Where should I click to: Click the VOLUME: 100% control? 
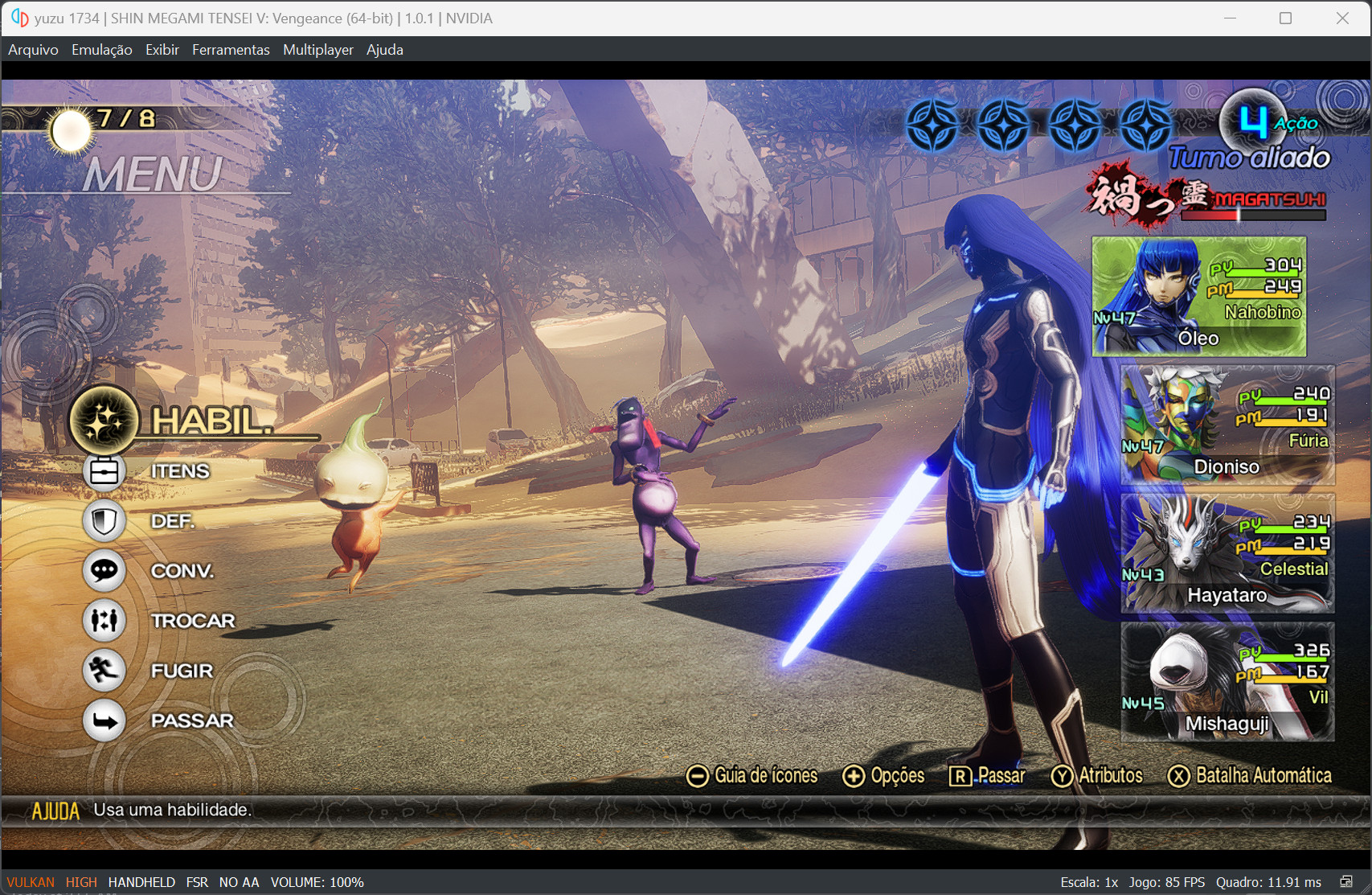[x=317, y=881]
